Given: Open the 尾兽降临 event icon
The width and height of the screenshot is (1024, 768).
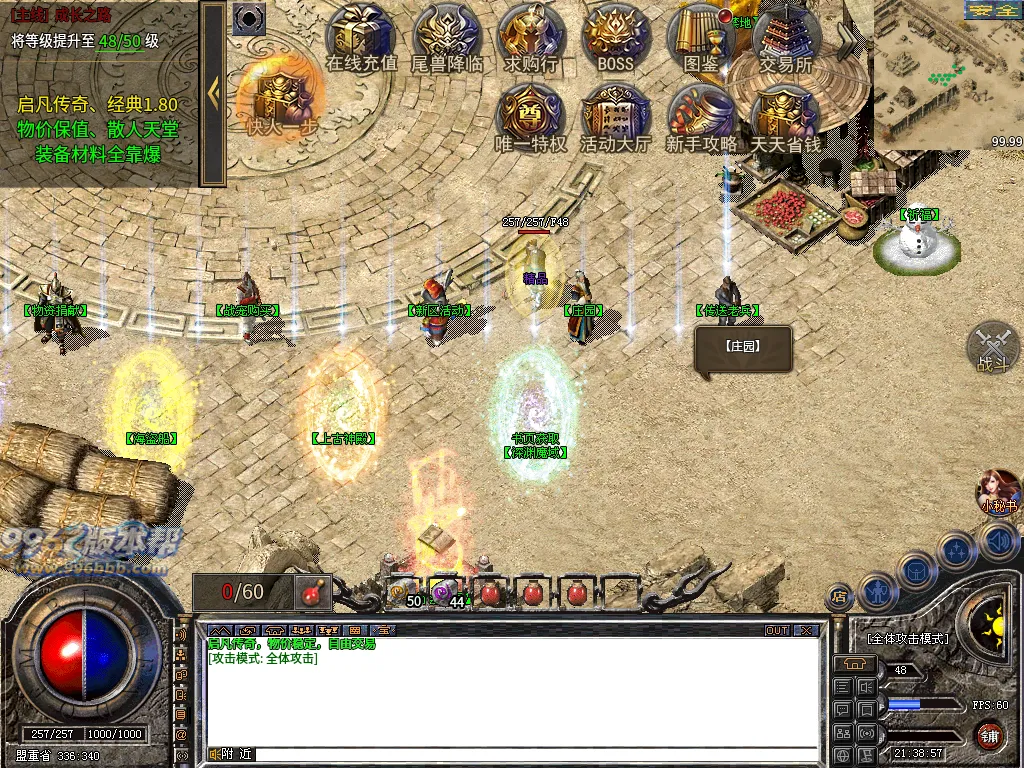Looking at the screenshot, I should pos(447,38).
